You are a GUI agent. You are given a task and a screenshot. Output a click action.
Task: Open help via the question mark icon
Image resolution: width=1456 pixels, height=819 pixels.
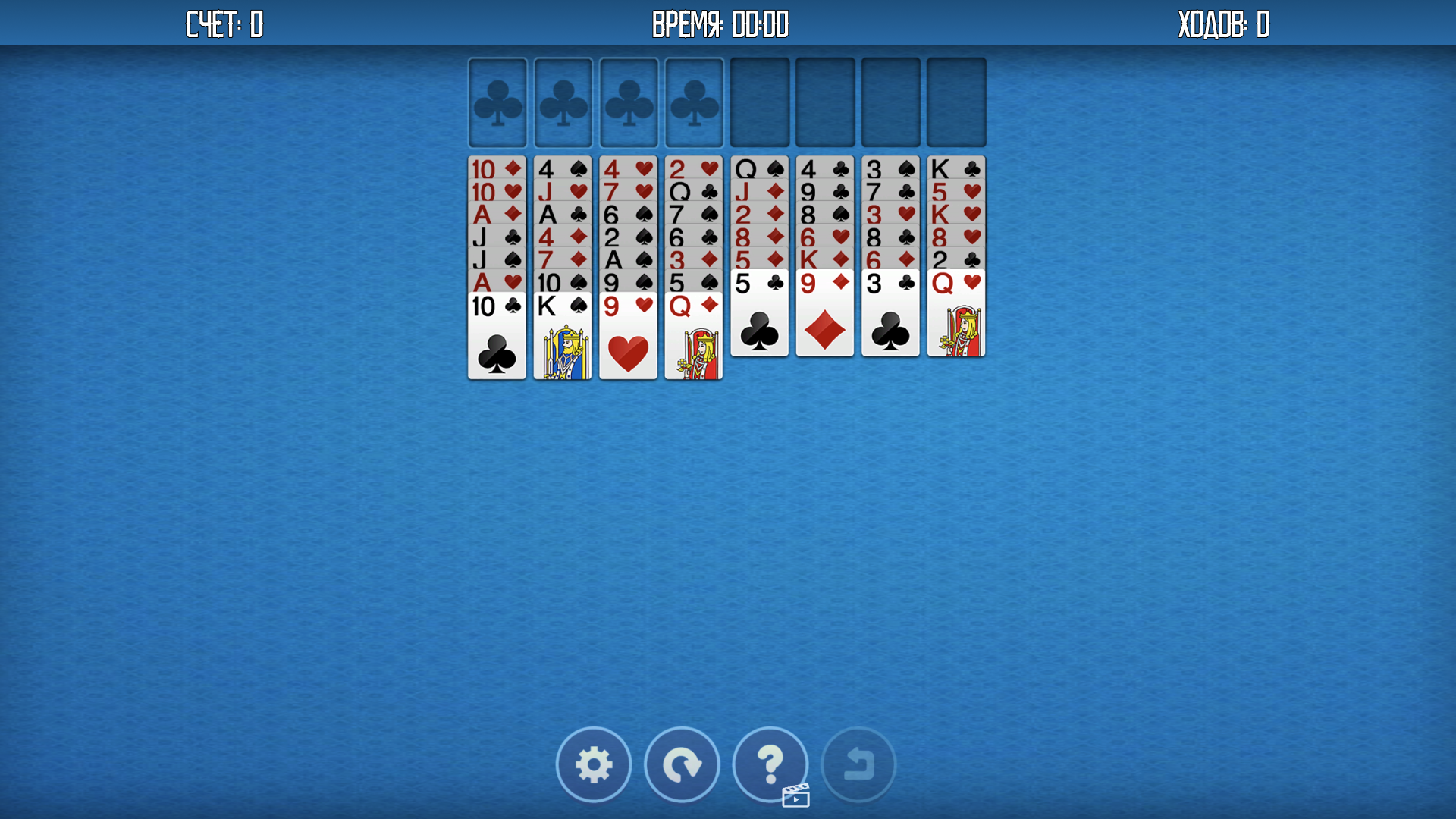tap(770, 764)
